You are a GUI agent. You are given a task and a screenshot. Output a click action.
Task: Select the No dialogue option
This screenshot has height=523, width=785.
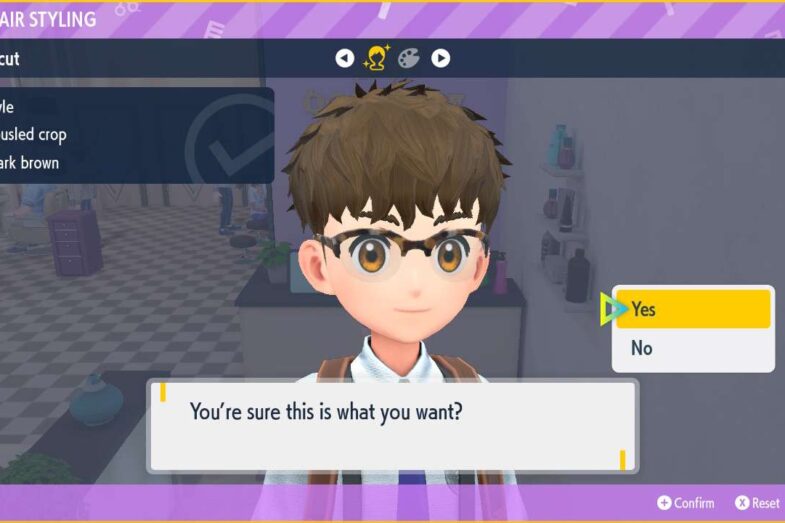pos(692,348)
